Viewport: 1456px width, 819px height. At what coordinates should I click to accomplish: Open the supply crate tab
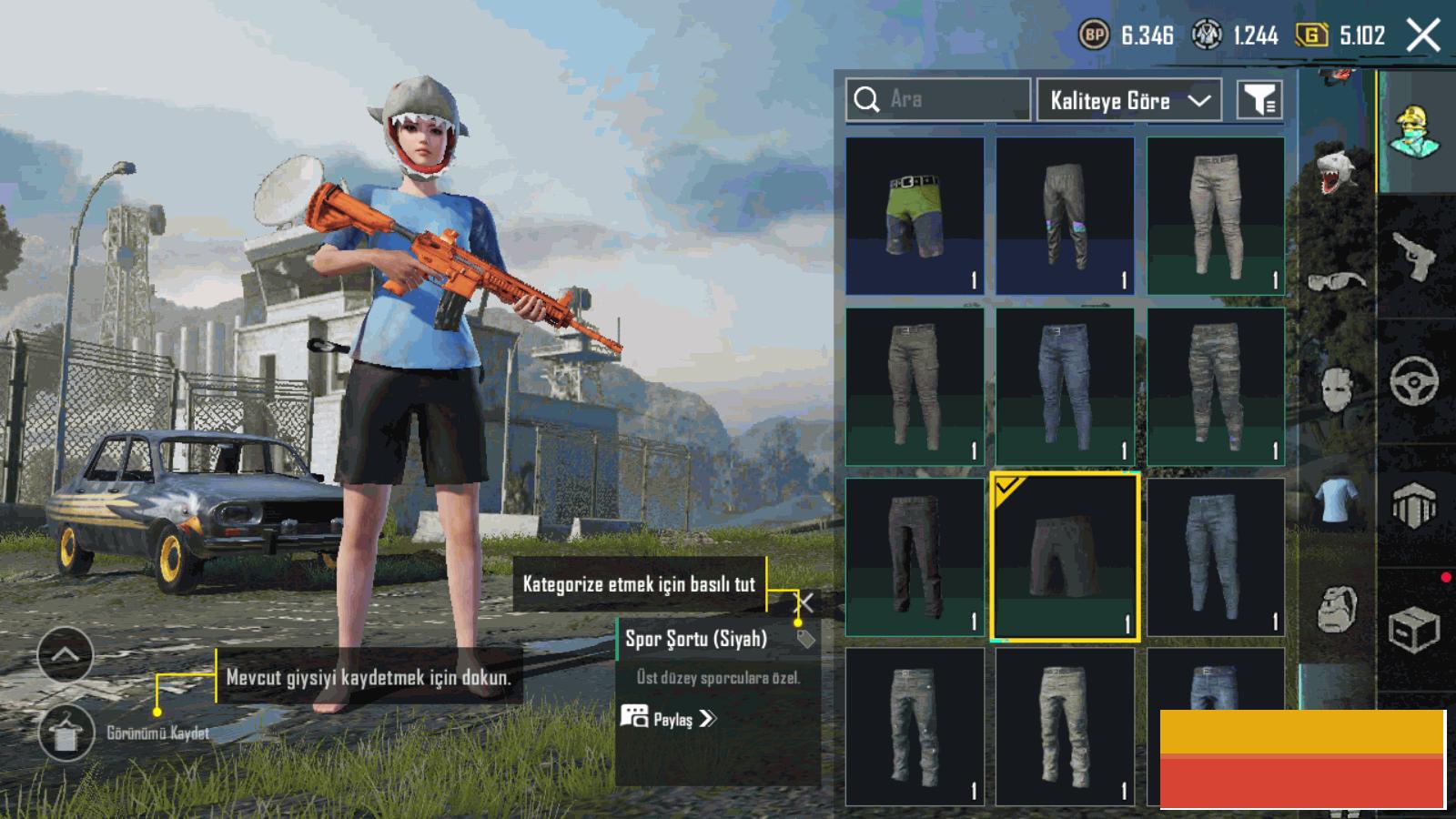click(x=1415, y=629)
